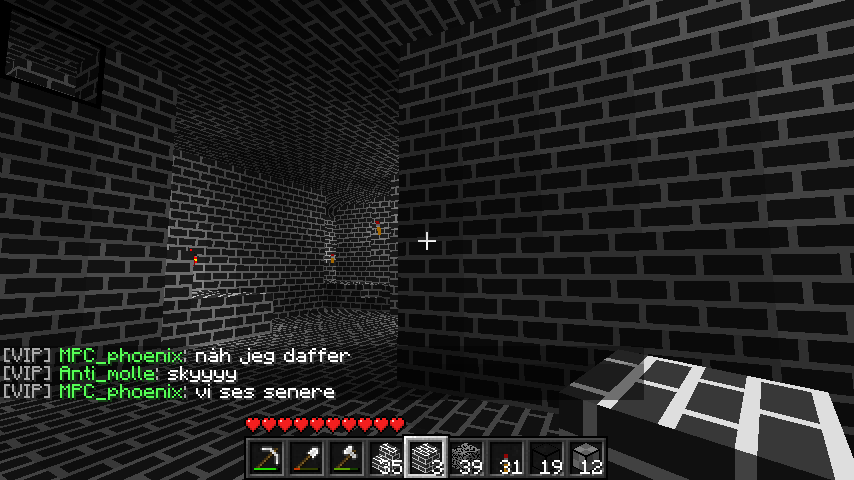Choose the axe in the hotbar
Image resolution: width=854 pixels, height=480 pixels.
point(346,458)
